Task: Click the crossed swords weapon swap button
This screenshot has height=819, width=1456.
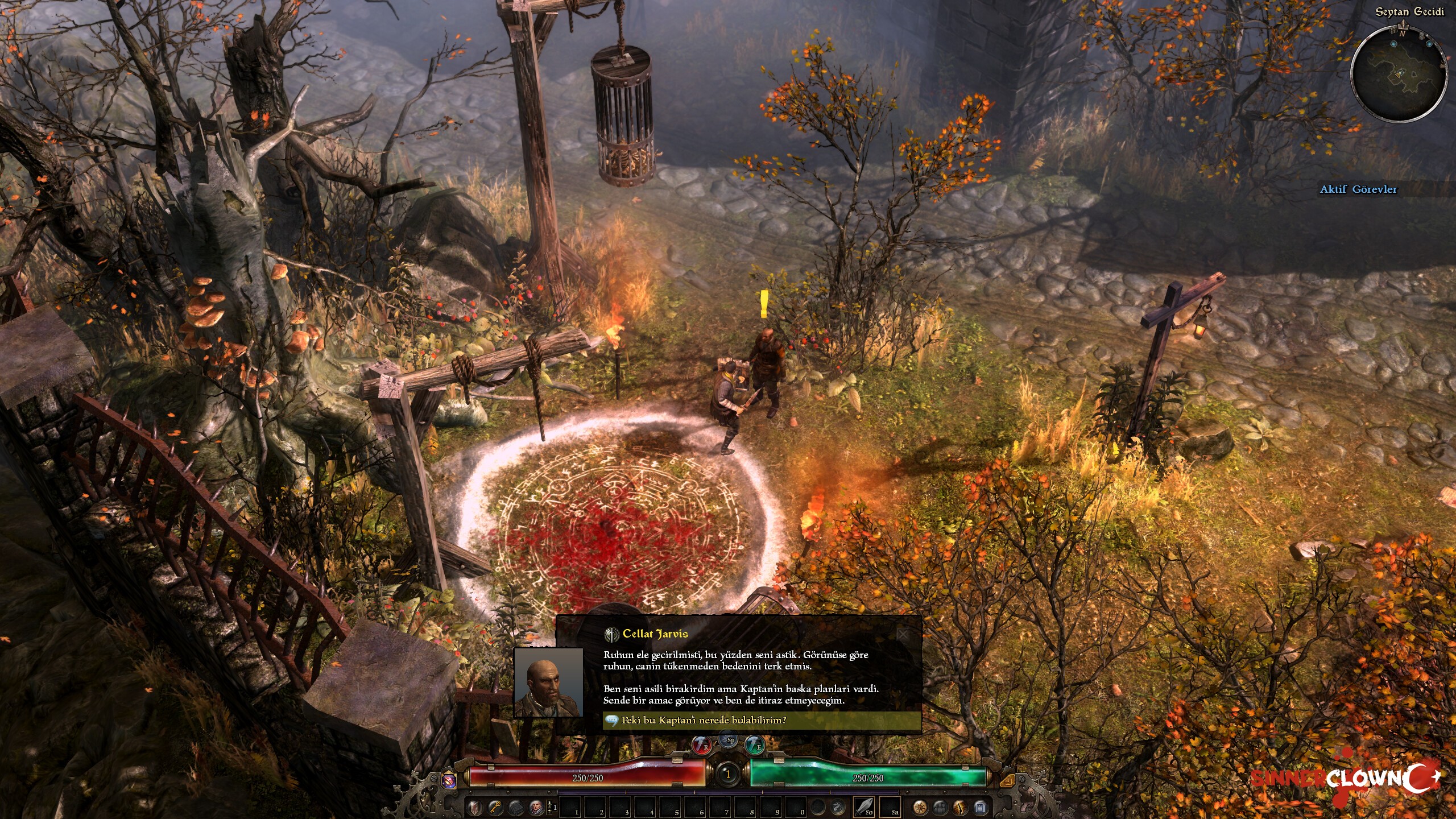Action: tap(838, 807)
